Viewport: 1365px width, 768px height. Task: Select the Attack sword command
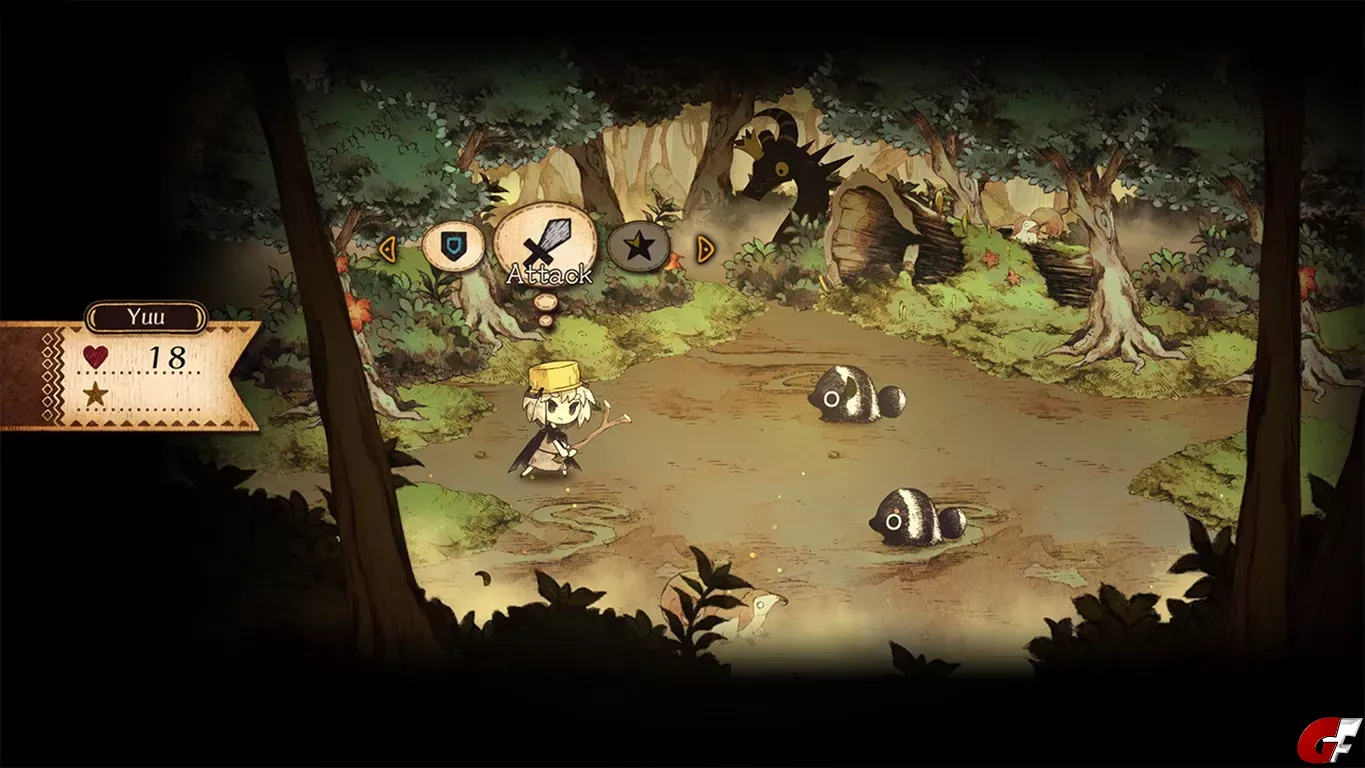tap(547, 243)
